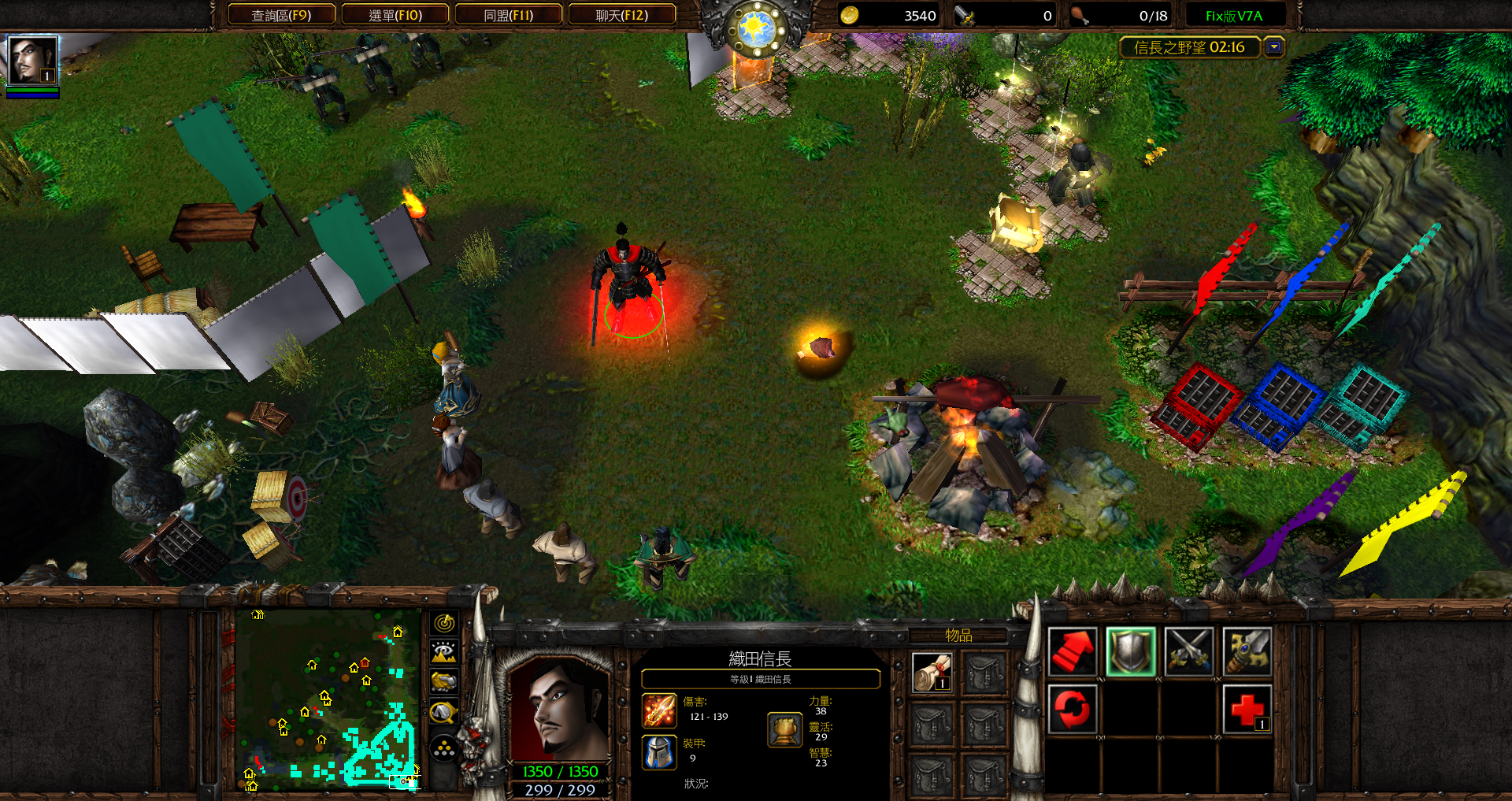Activate the minimap signal ping button
Screen dimensions: 1512x801
click(444, 623)
